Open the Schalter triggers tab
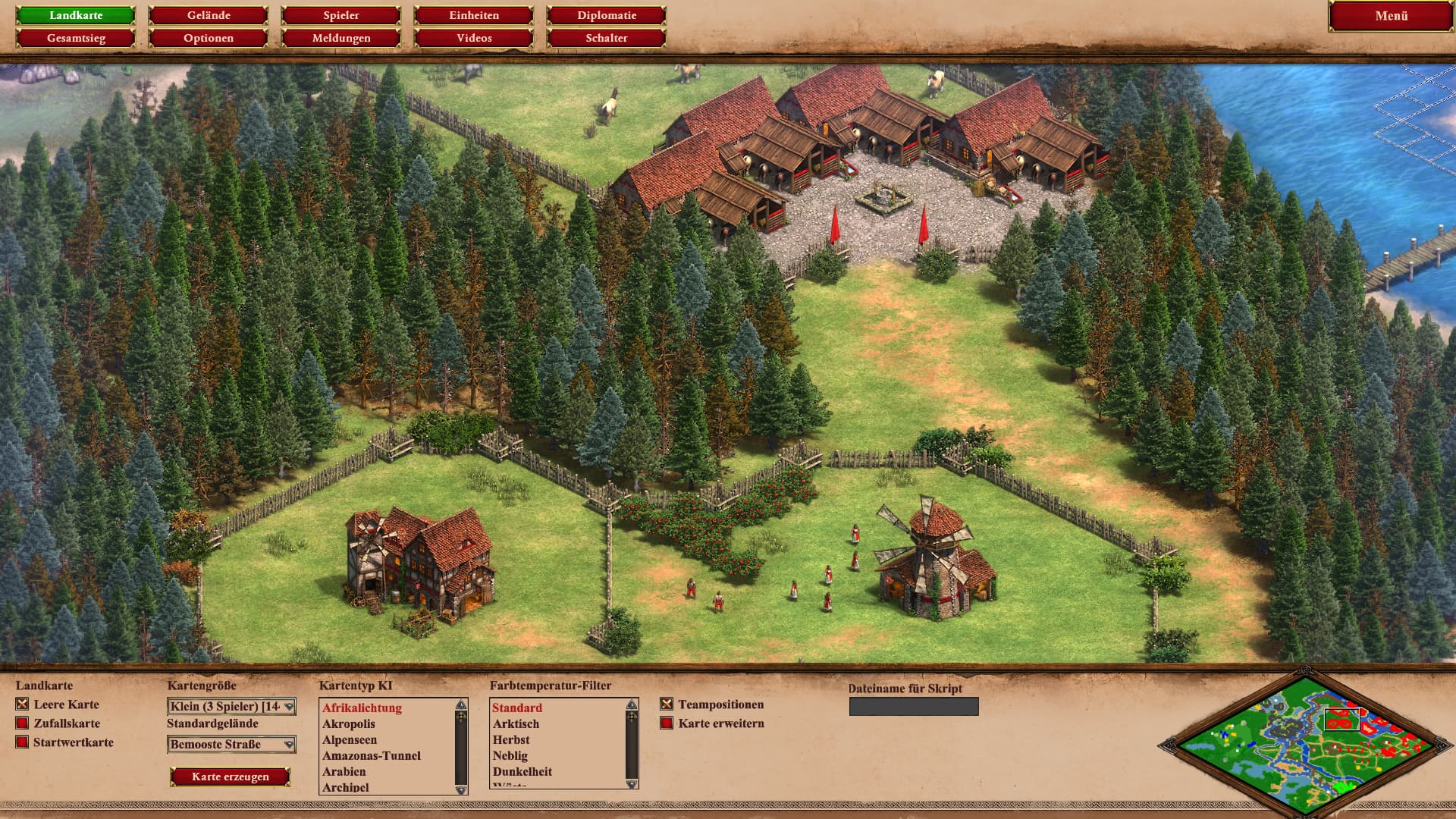The width and height of the screenshot is (1456, 819). click(607, 38)
